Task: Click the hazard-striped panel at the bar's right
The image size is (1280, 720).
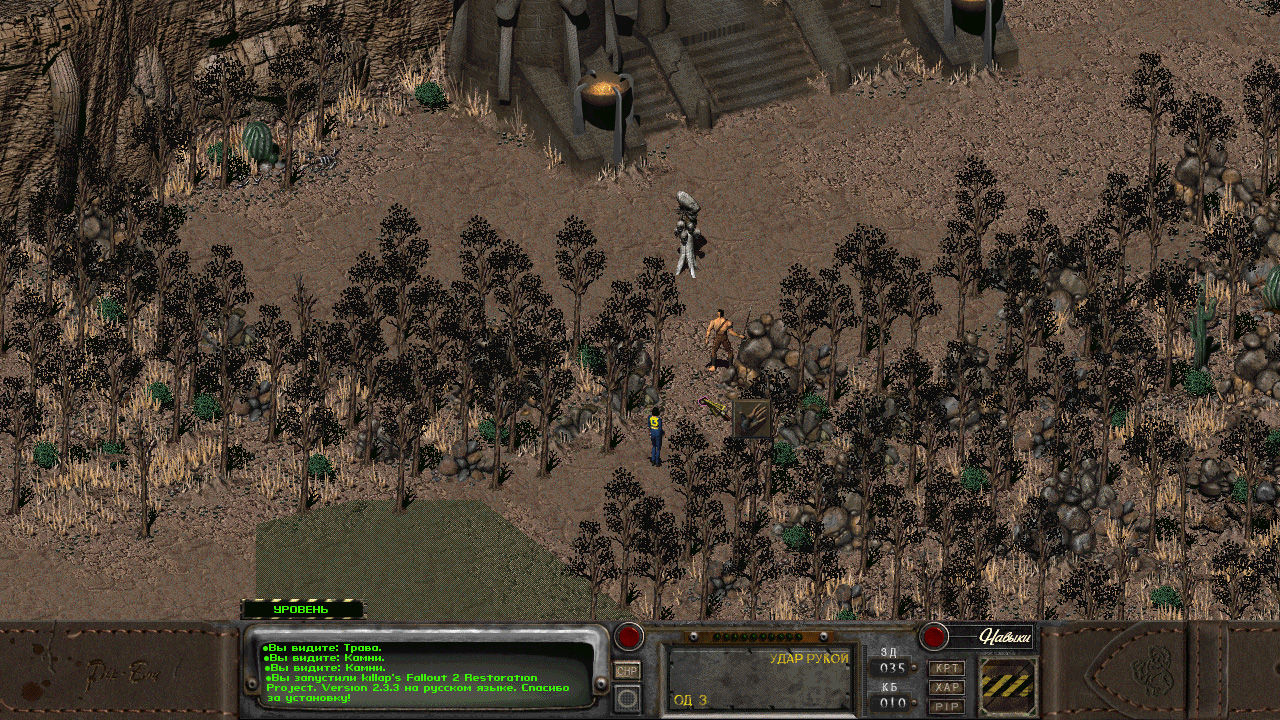Action: pyautogui.click(x=1008, y=686)
